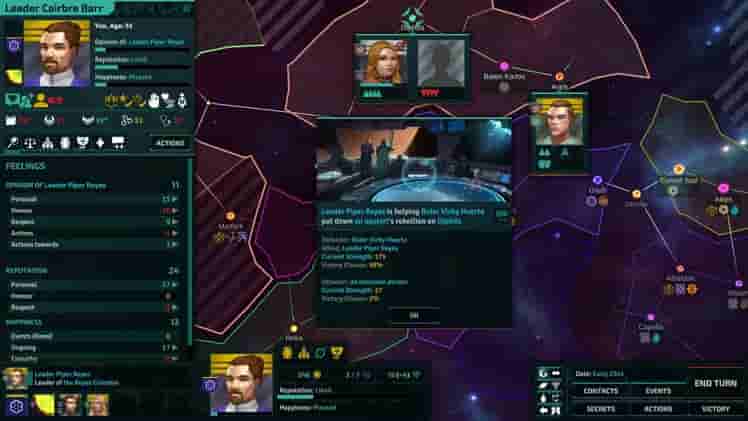Click the Reputation section heading
748x421 pixels.
pyautogui.click(x=28, y=270)
